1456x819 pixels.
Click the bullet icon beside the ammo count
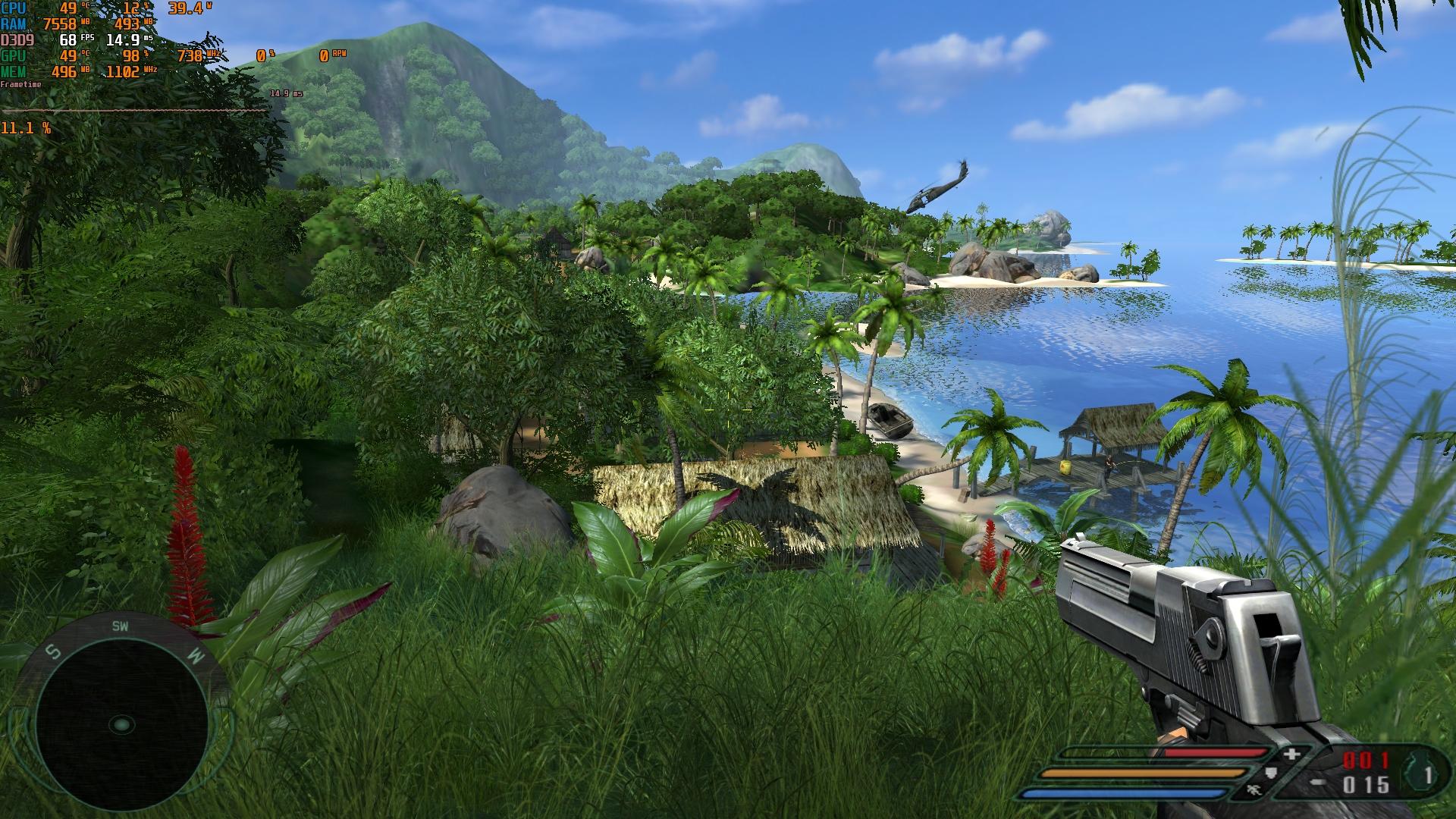pos(1318,783)
